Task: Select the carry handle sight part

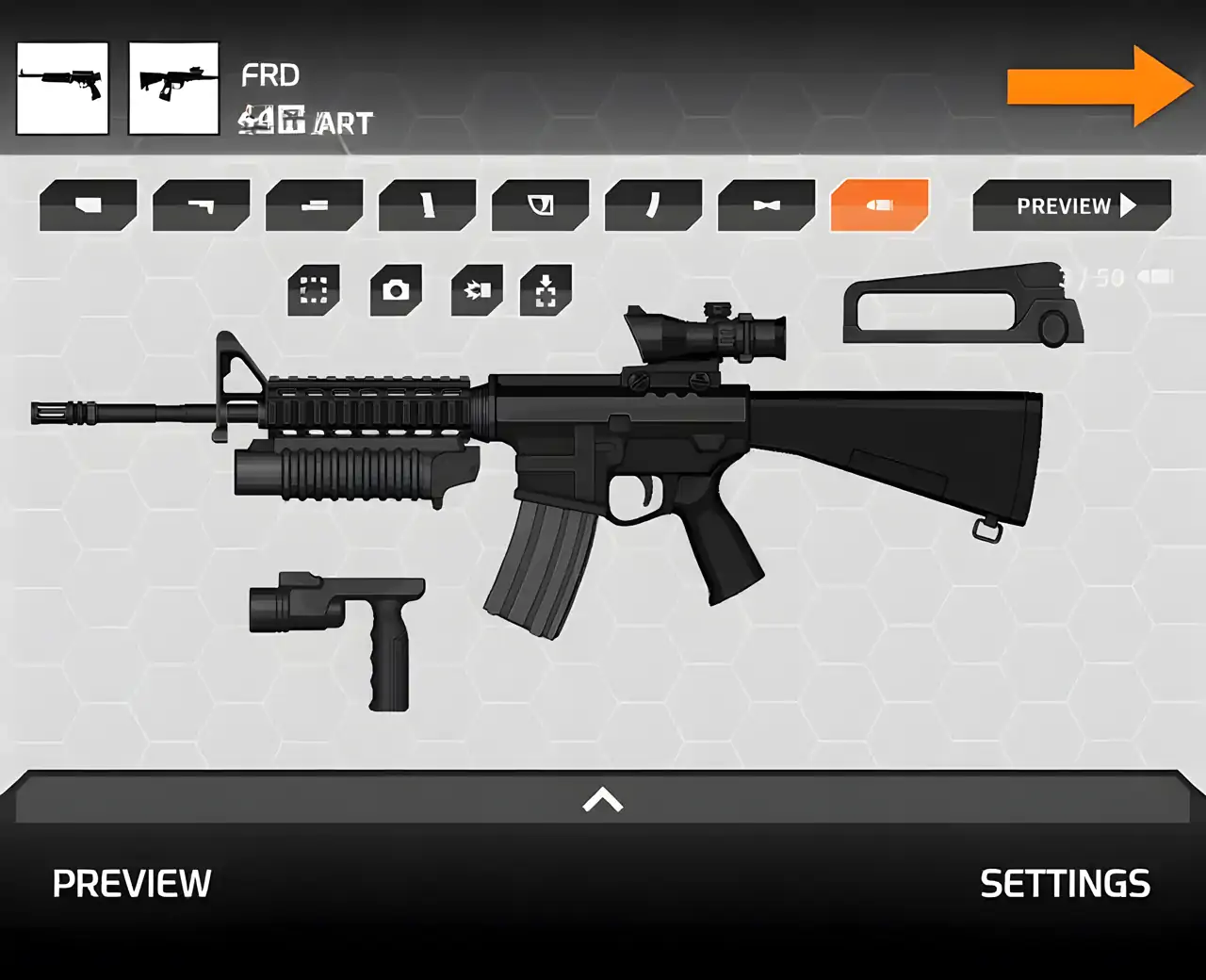Action: [963, 304]
